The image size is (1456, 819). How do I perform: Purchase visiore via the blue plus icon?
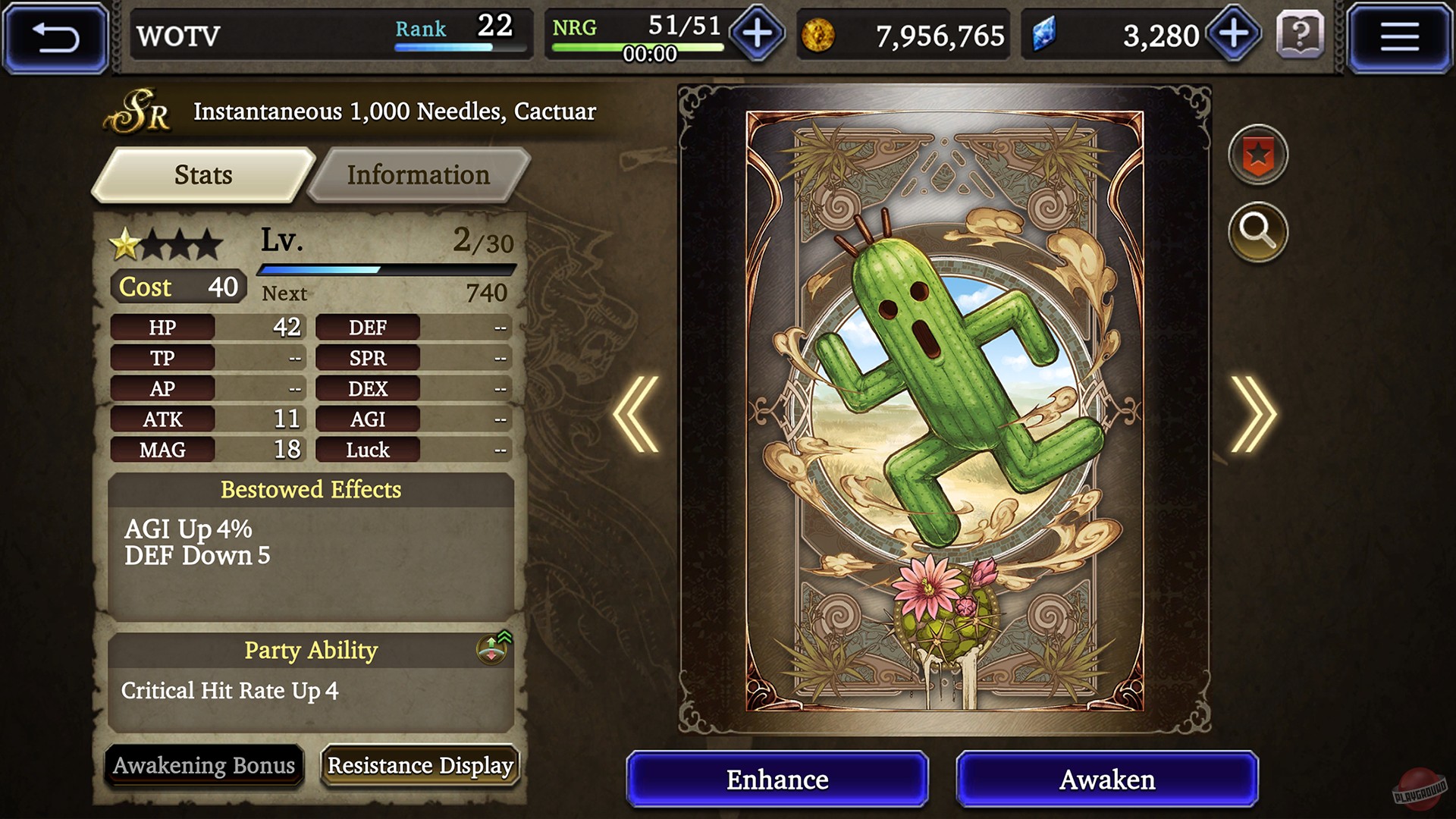point(1234,33)
